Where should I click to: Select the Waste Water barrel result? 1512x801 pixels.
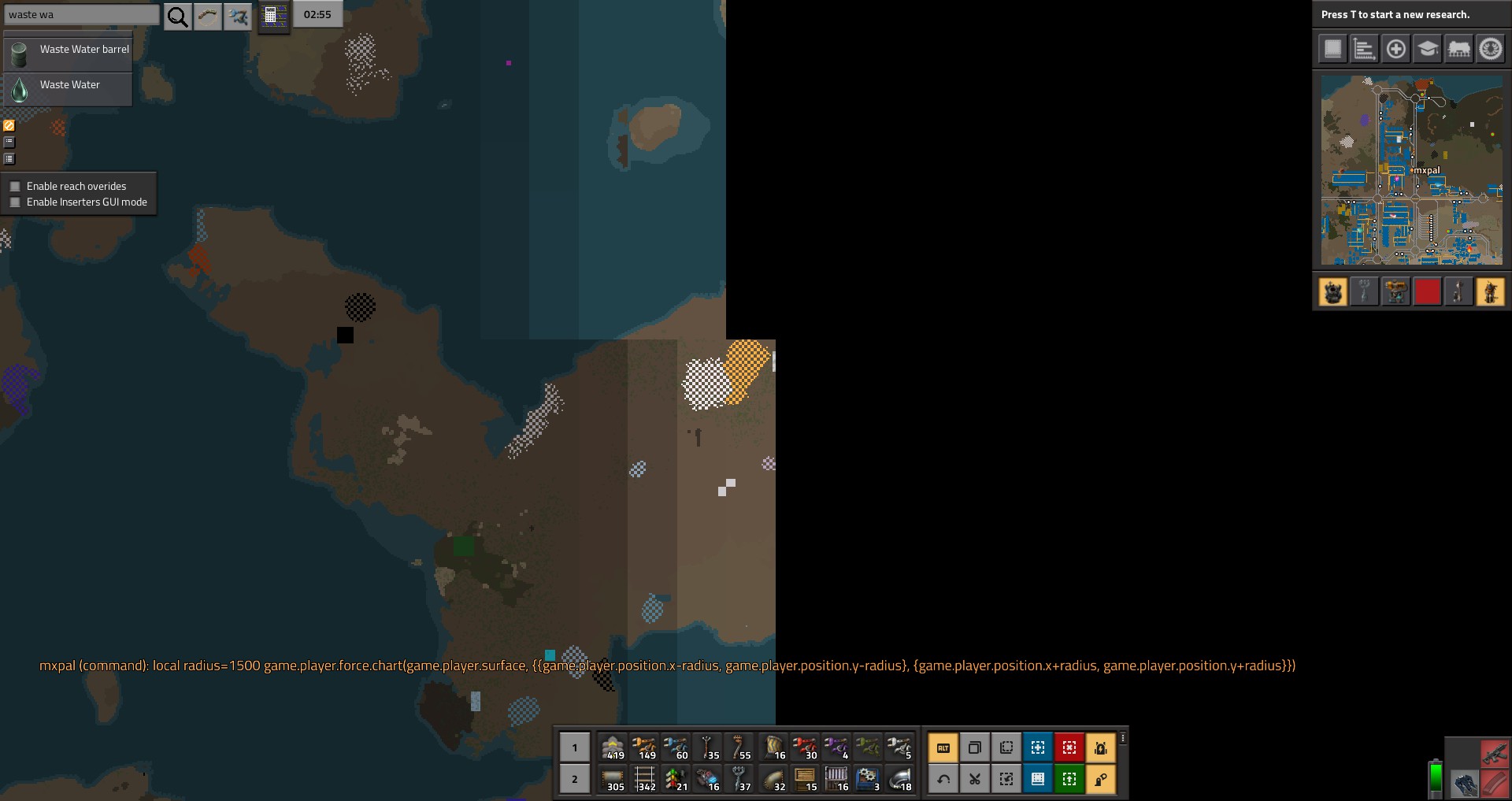tap(69, 50)
